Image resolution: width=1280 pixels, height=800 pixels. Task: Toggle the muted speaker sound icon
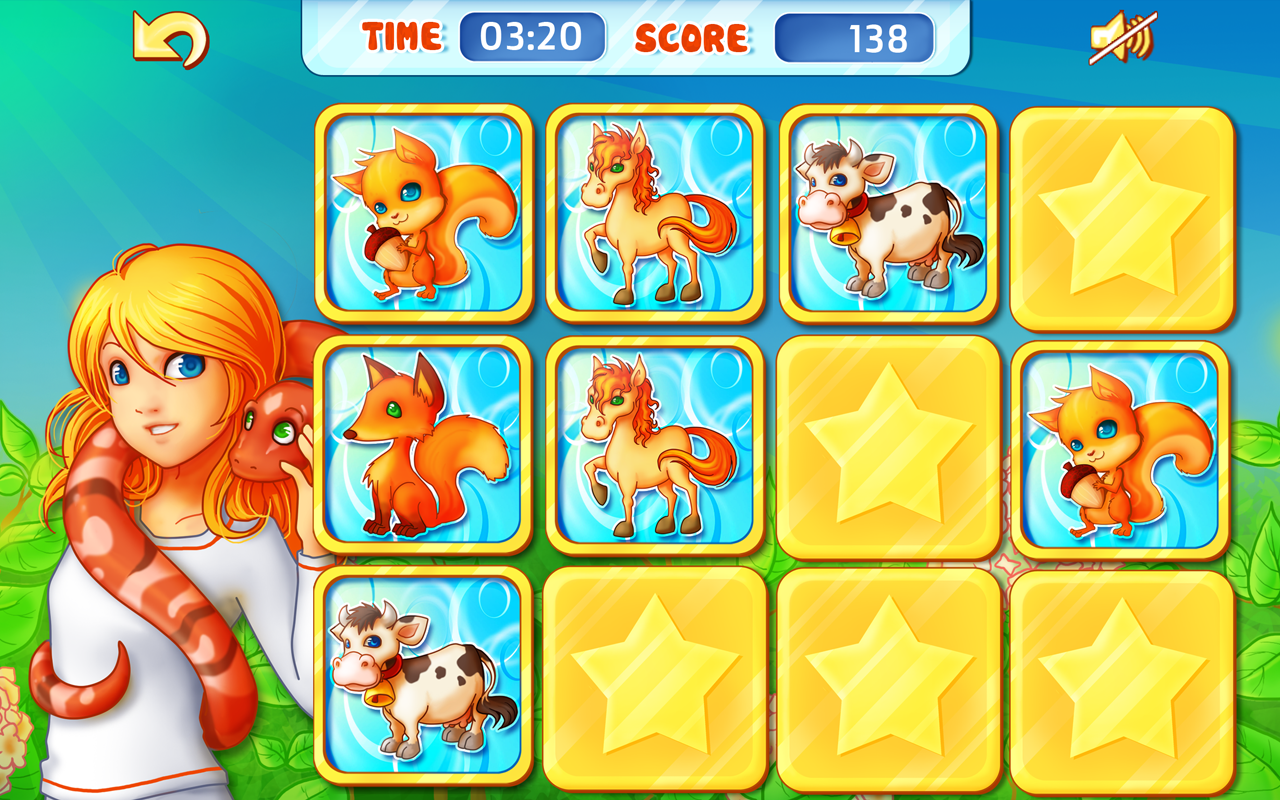click(x=1122, y=37)
